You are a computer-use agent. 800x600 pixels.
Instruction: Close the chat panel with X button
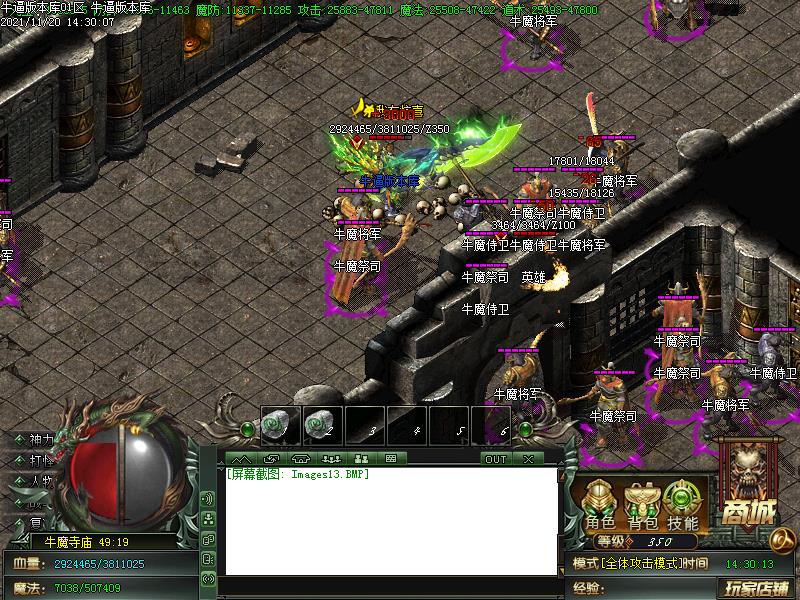click(x=527, y=459)
